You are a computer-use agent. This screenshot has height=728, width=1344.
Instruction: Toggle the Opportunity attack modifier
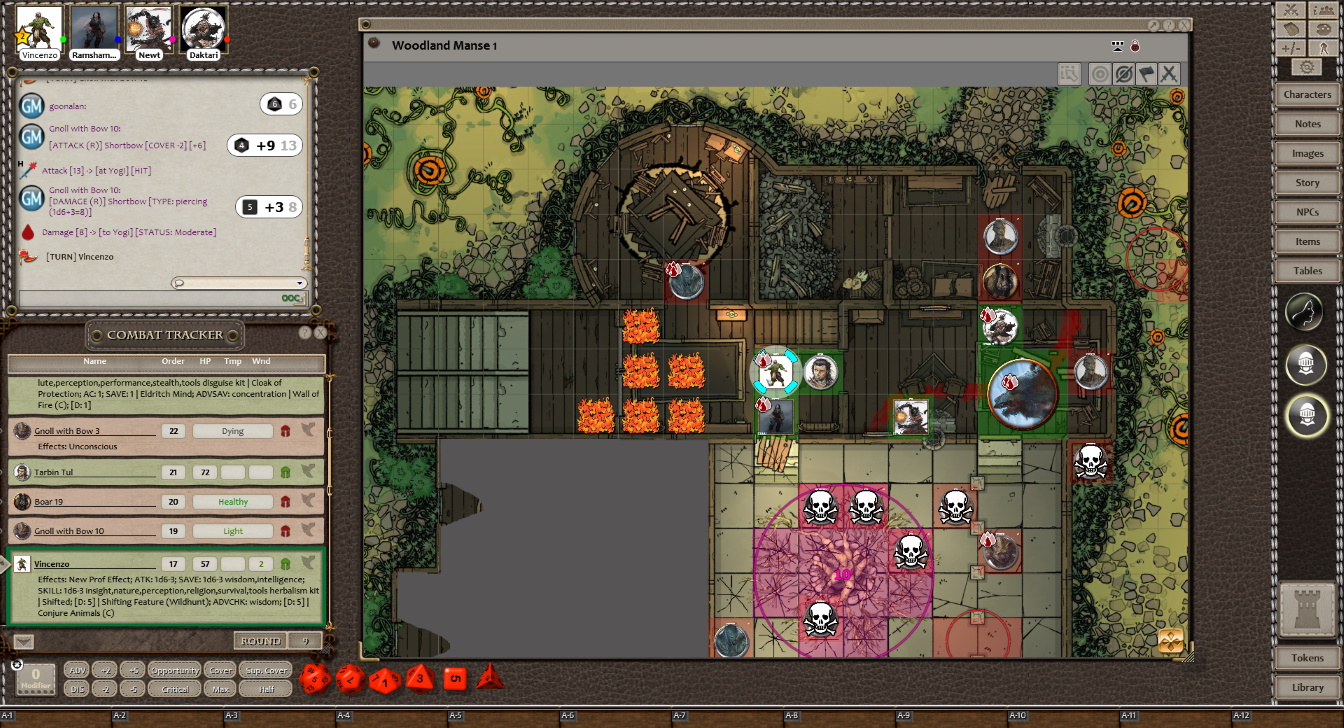click(x=175, y=670)
